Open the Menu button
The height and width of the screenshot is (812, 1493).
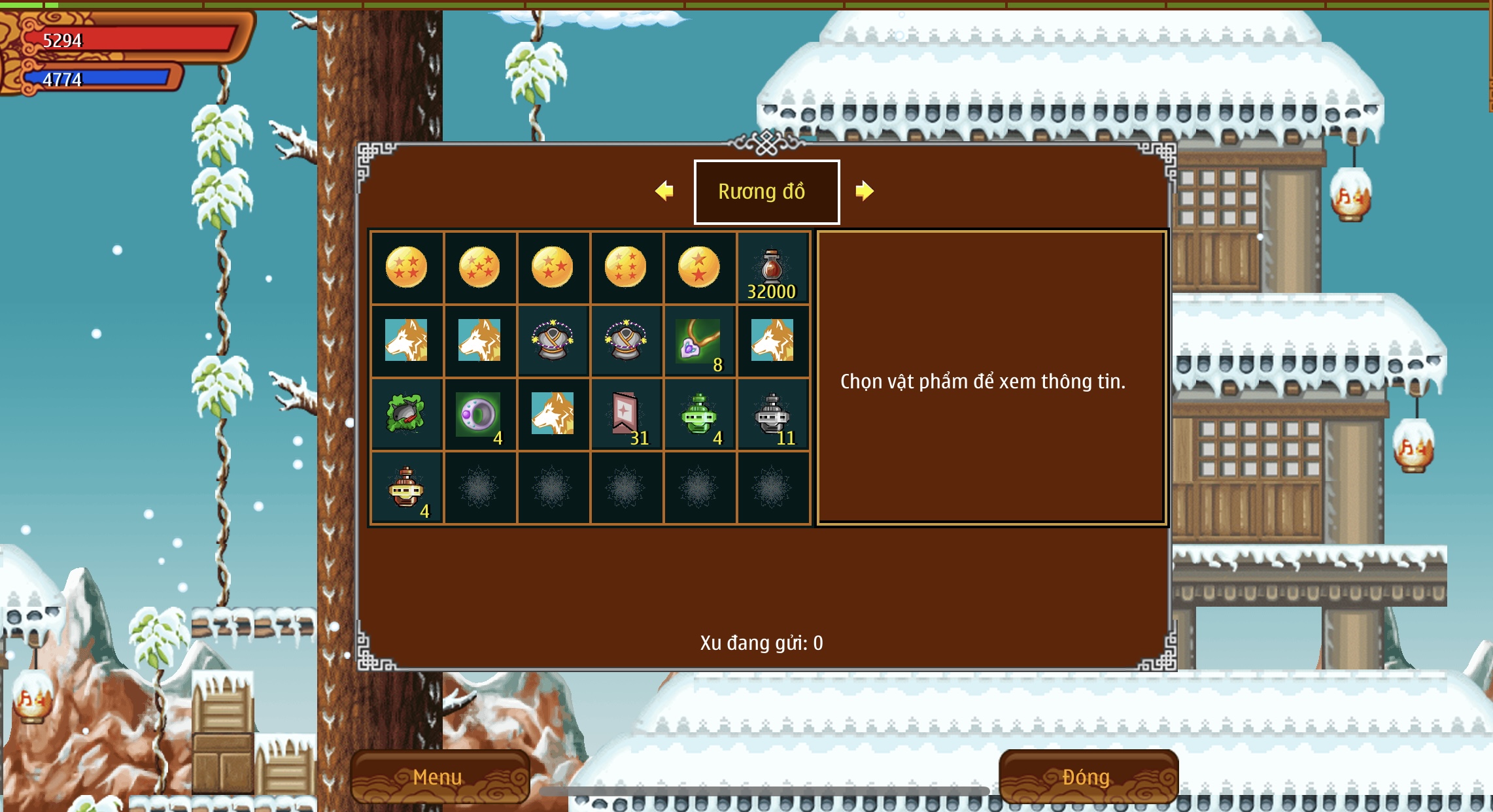point(438,777)
